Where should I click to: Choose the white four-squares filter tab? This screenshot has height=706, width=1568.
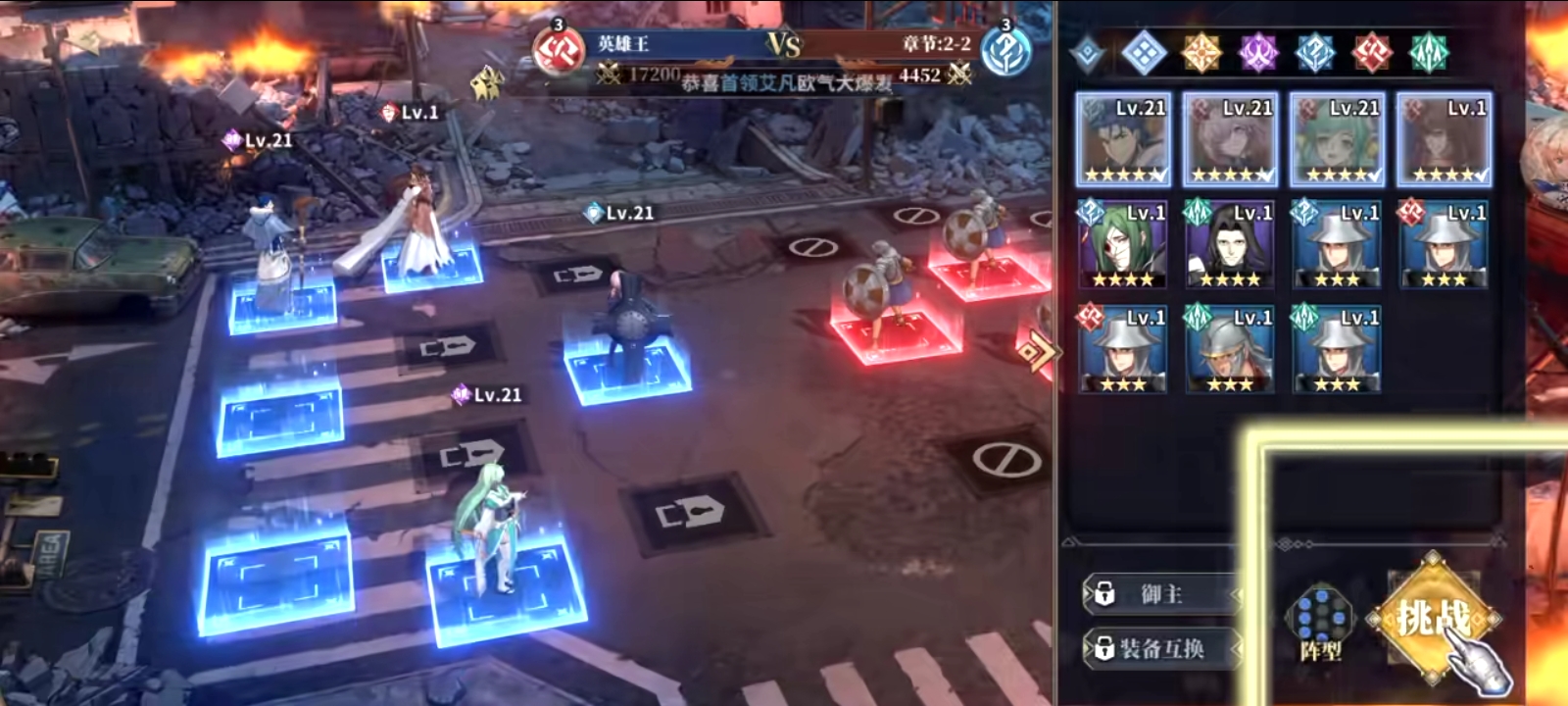click(1143, 52)
